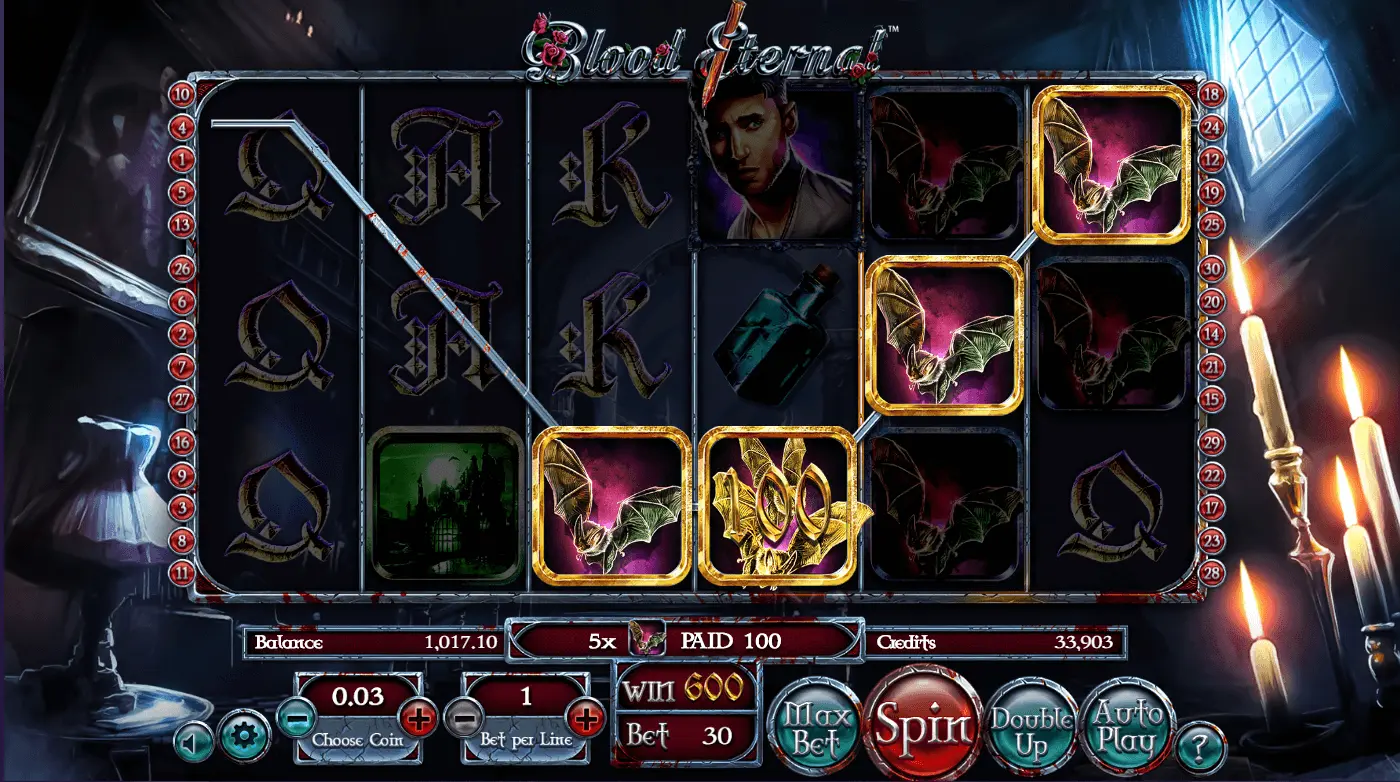Open the question mark help button
This screenshot has width=1400, height=782.
(x=1201, y=747)
